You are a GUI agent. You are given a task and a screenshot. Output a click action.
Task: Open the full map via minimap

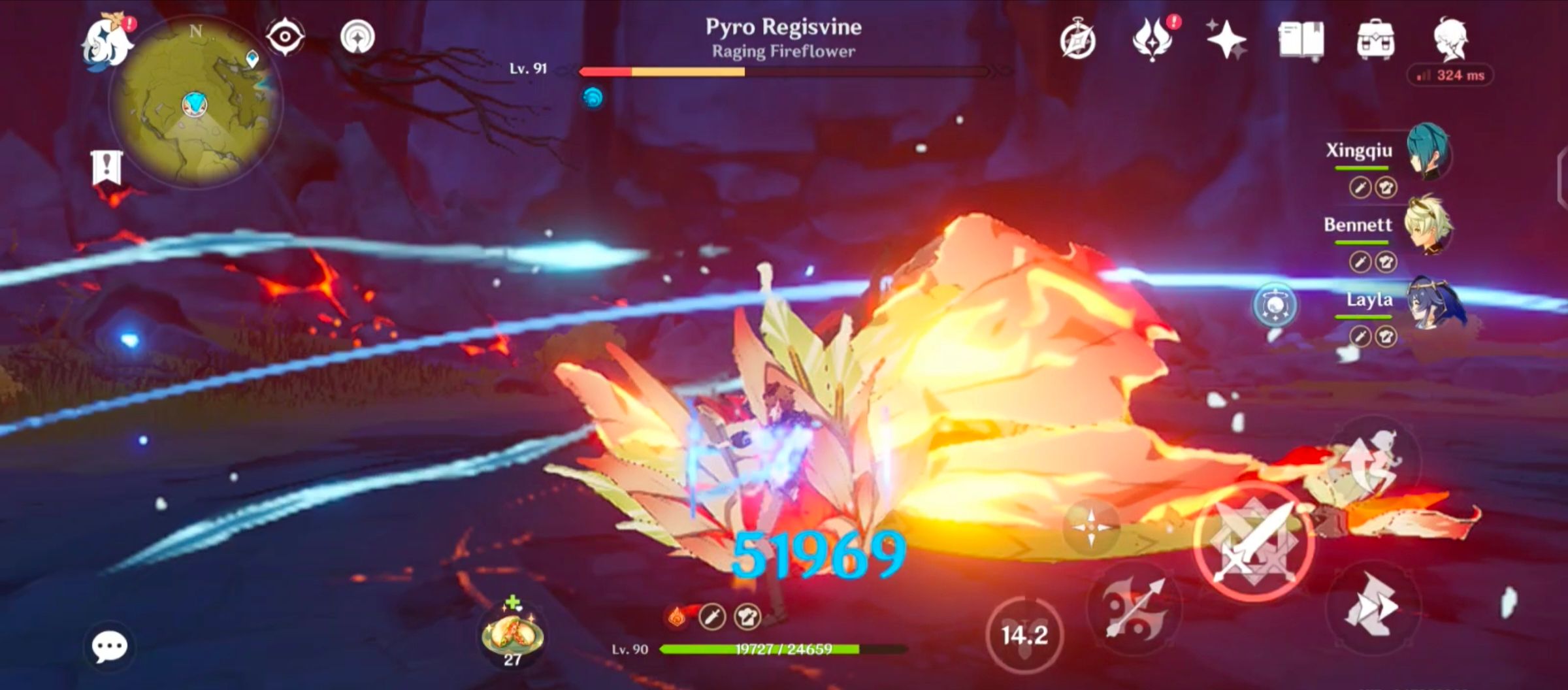196,98
